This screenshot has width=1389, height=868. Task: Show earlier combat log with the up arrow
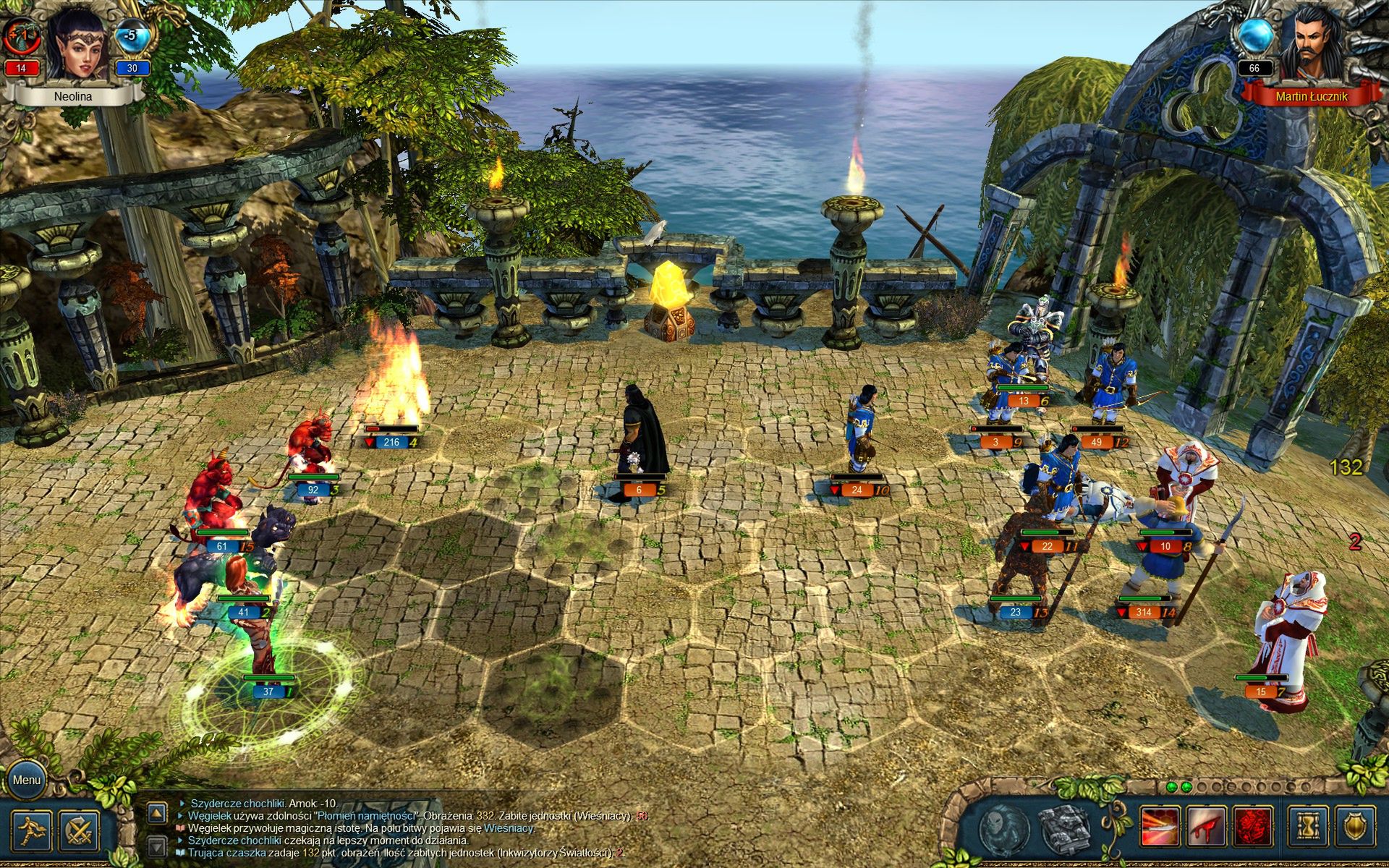157,813
